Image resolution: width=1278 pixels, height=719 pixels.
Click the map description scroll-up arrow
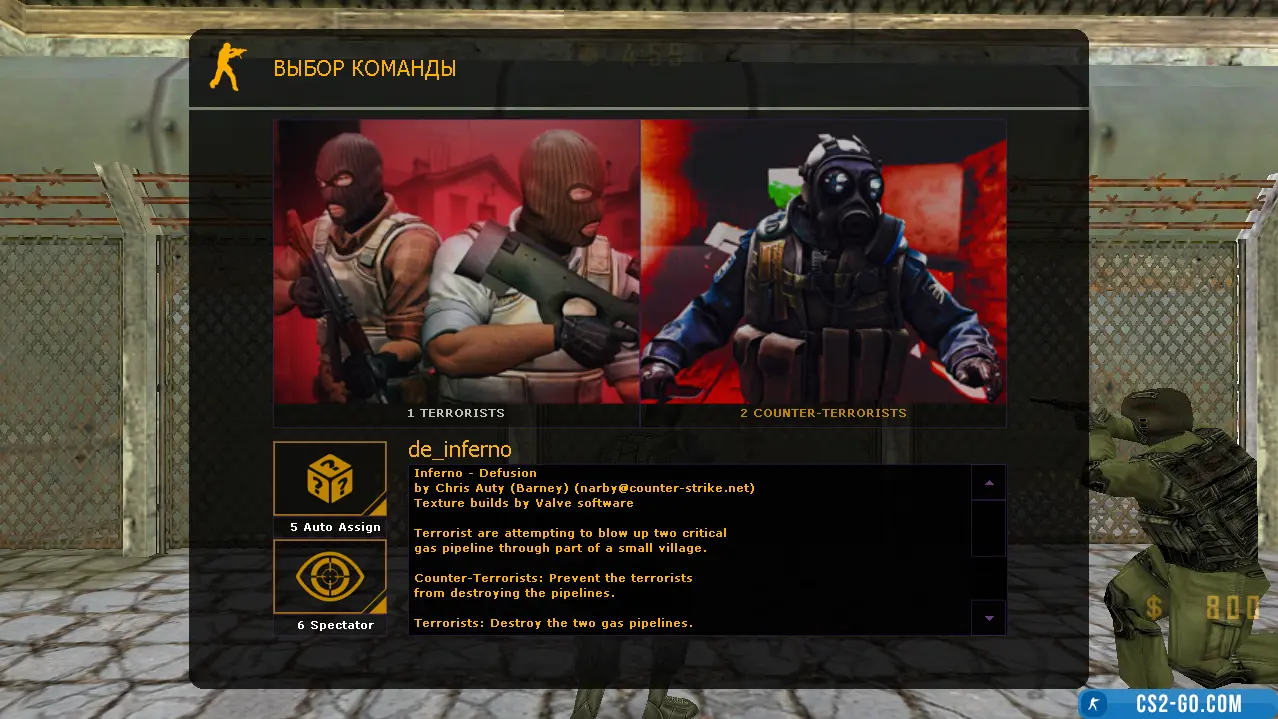click(x=989, y=483)
